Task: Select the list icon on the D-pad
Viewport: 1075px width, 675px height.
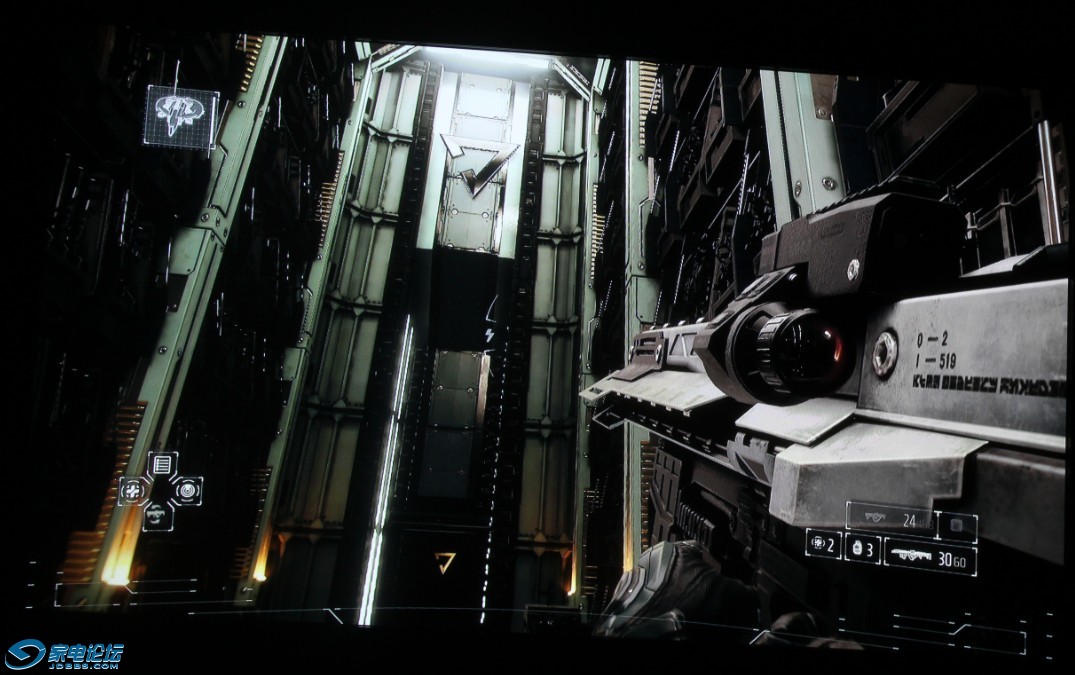Action: [162, 464]
